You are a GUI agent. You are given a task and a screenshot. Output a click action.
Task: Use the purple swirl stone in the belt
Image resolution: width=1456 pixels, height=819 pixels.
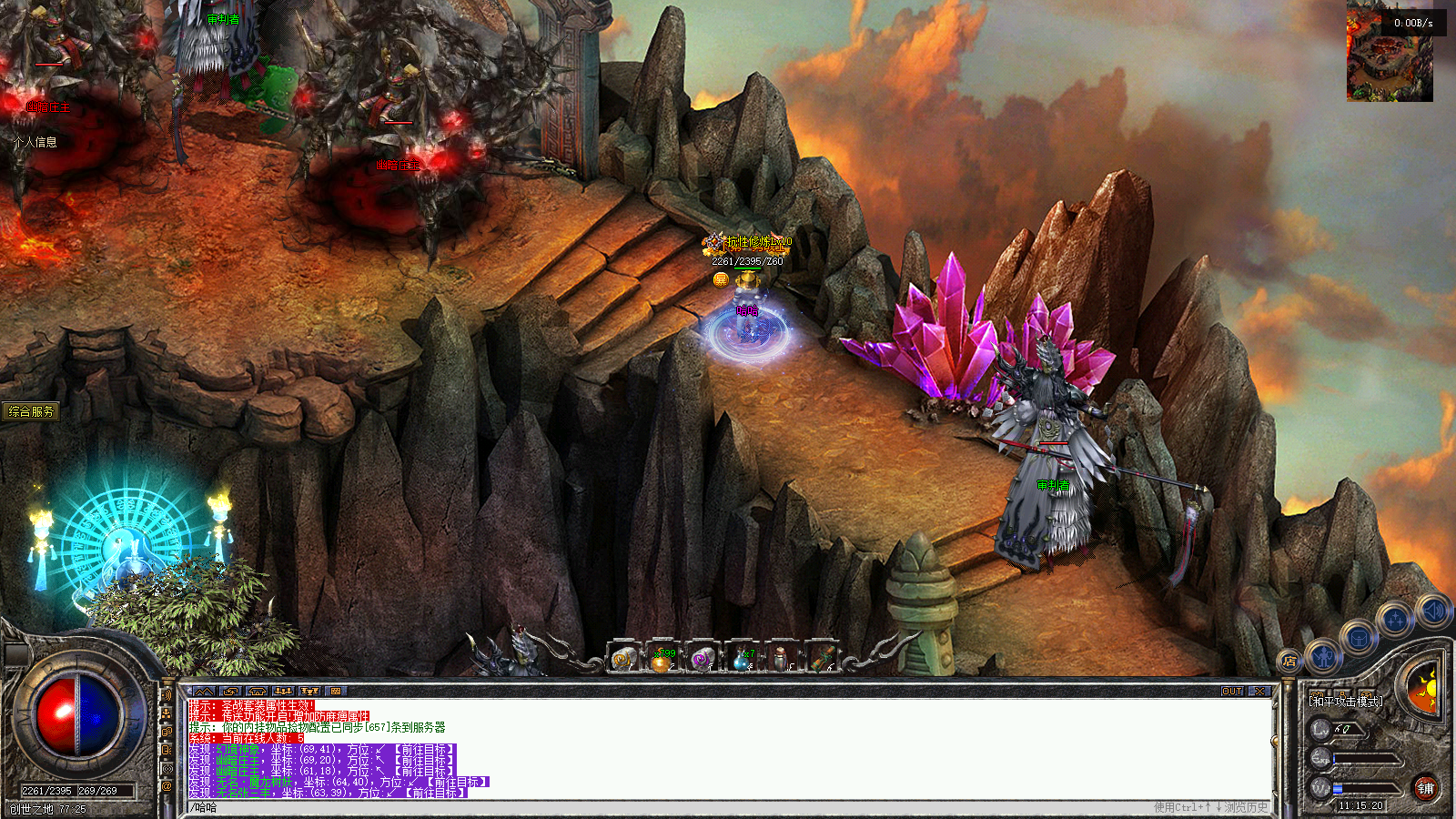click(702, 659)
